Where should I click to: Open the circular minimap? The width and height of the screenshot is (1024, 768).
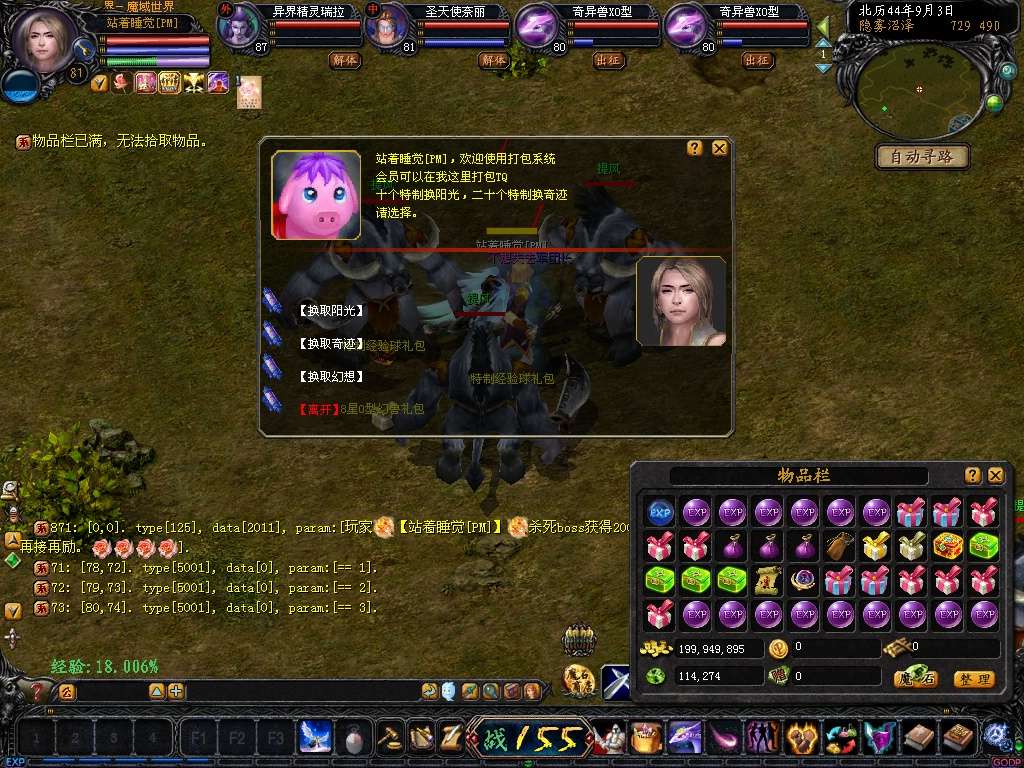[x=920, y=90]
